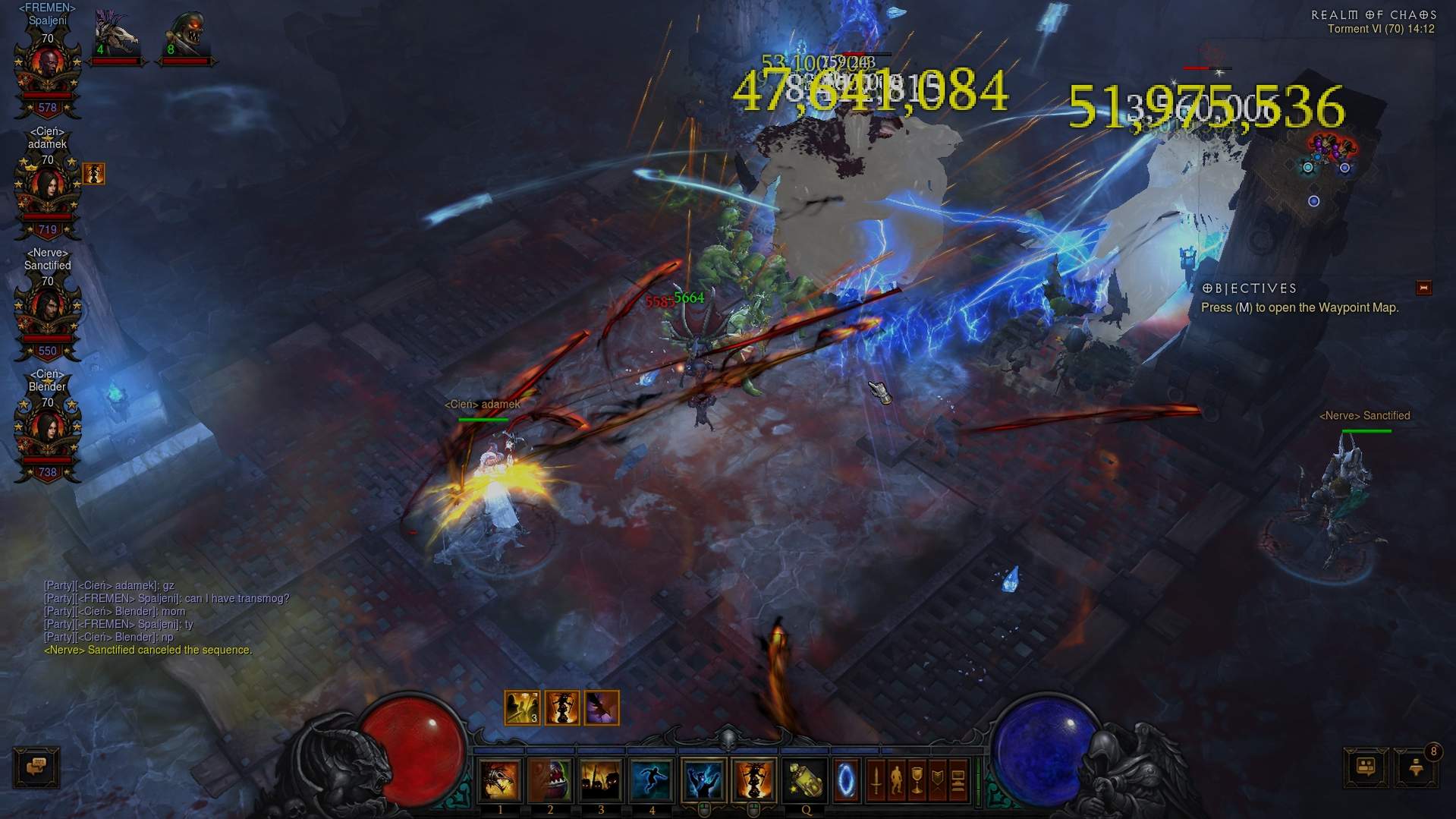
Task: Select Blender's party portrait
Action: (47, 436)
